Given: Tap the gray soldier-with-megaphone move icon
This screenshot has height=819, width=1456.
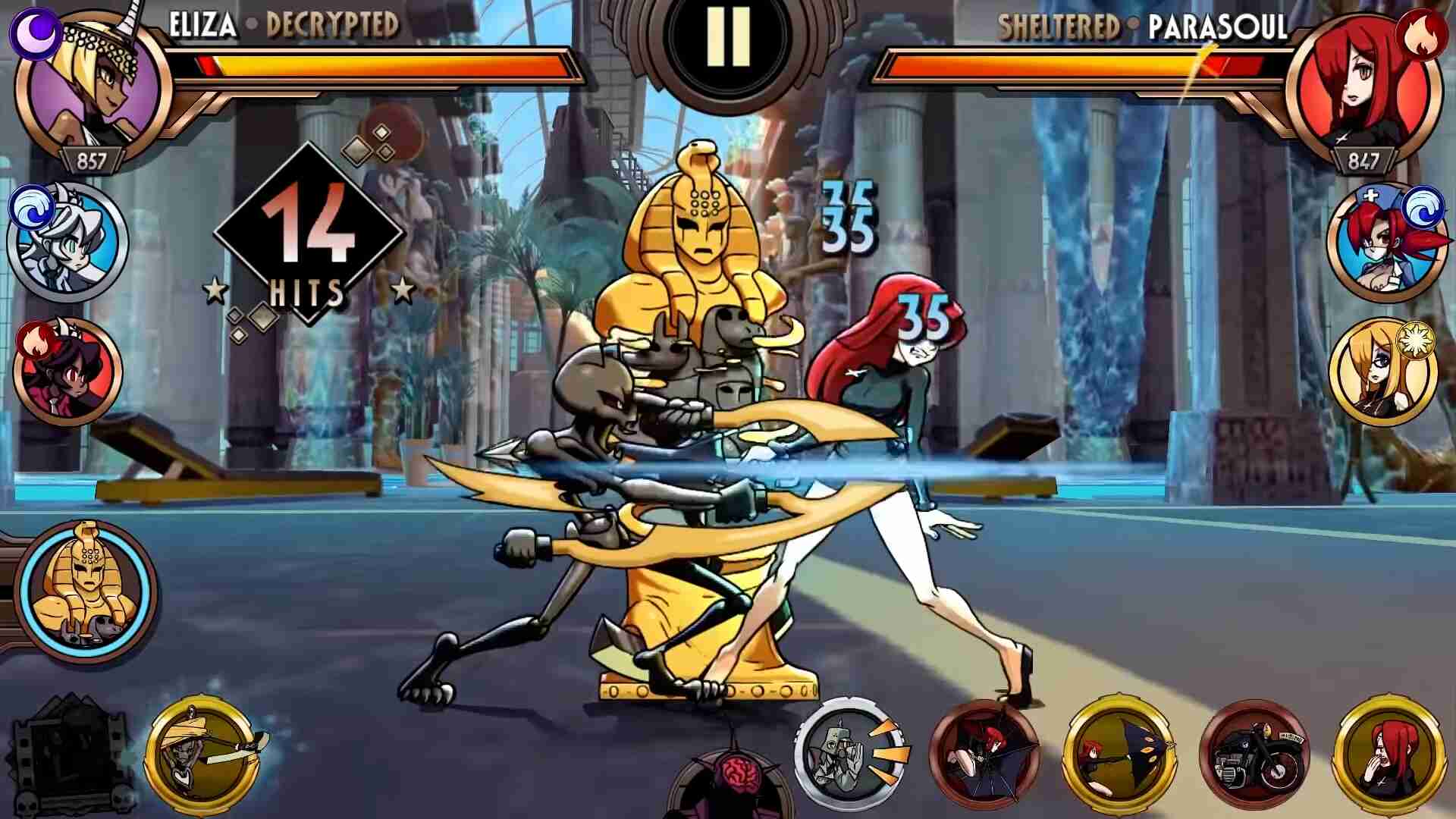Looking at the screenshot, I should (x=849, y=751).
